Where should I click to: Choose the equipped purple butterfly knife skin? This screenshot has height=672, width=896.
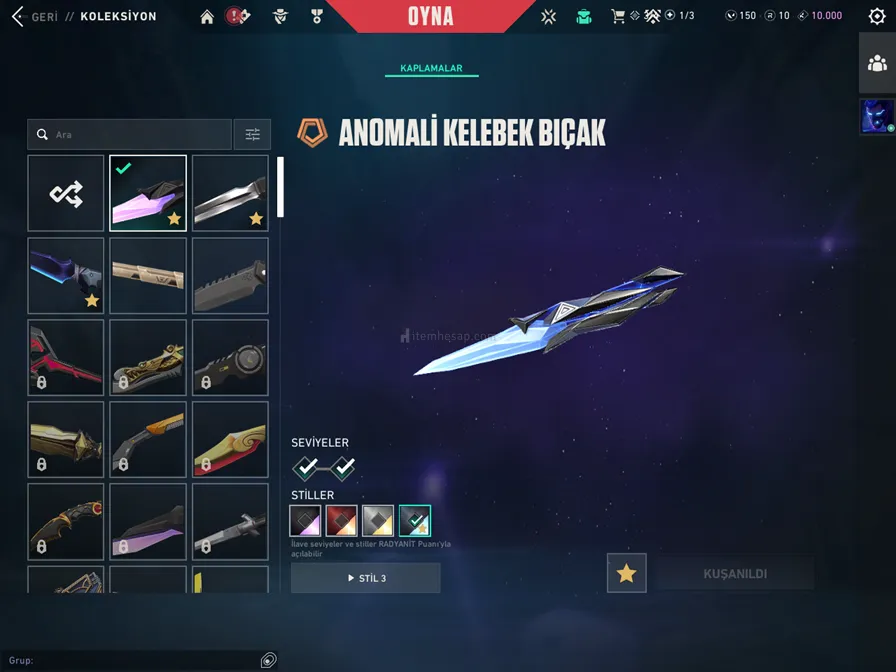[148, 193]
